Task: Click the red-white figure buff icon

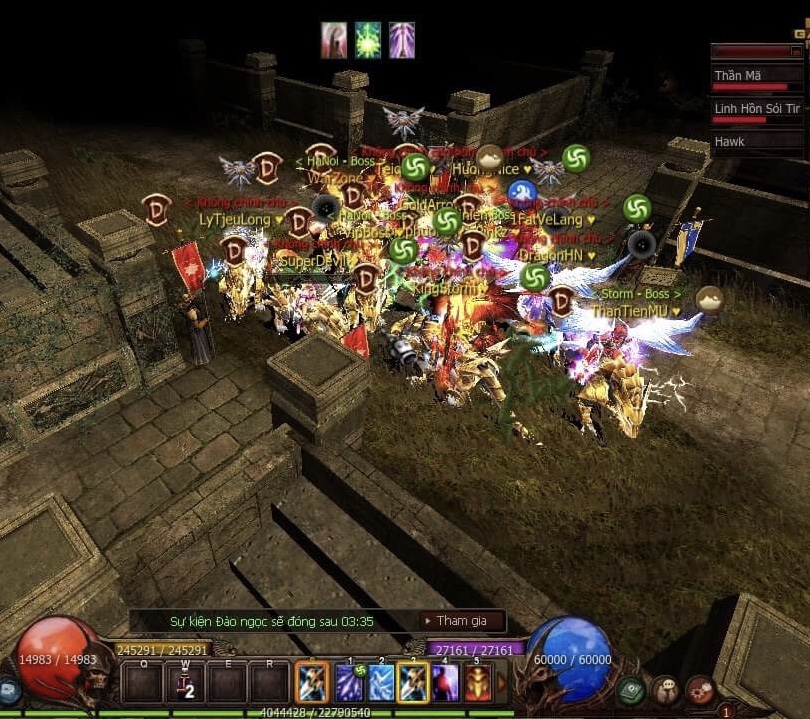Action: pos(334,40)
